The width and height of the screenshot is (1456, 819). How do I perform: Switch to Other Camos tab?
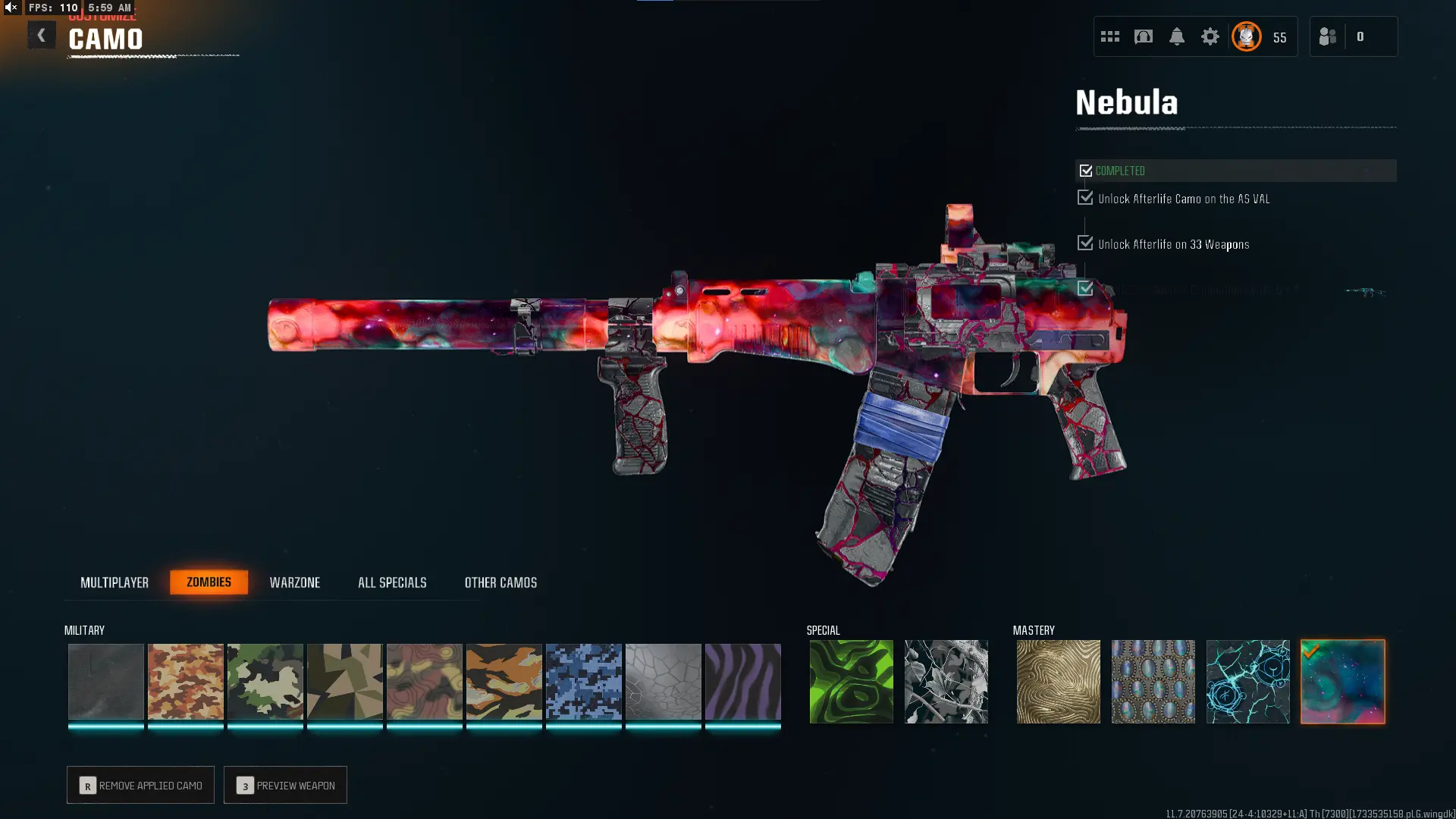[x=500, y=582]
